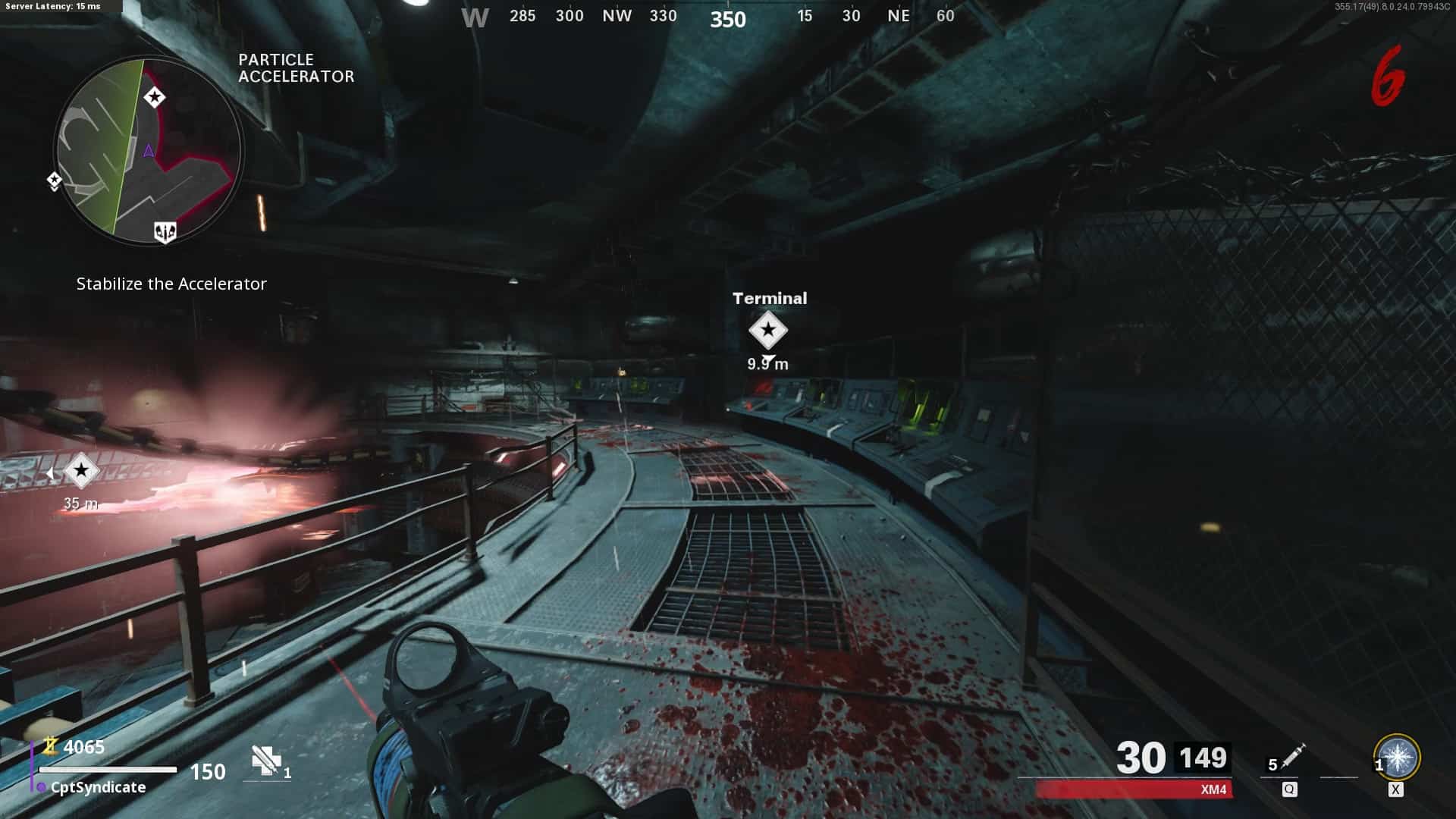Activate the frost field upgrade icon

[x=1397, y=757]
